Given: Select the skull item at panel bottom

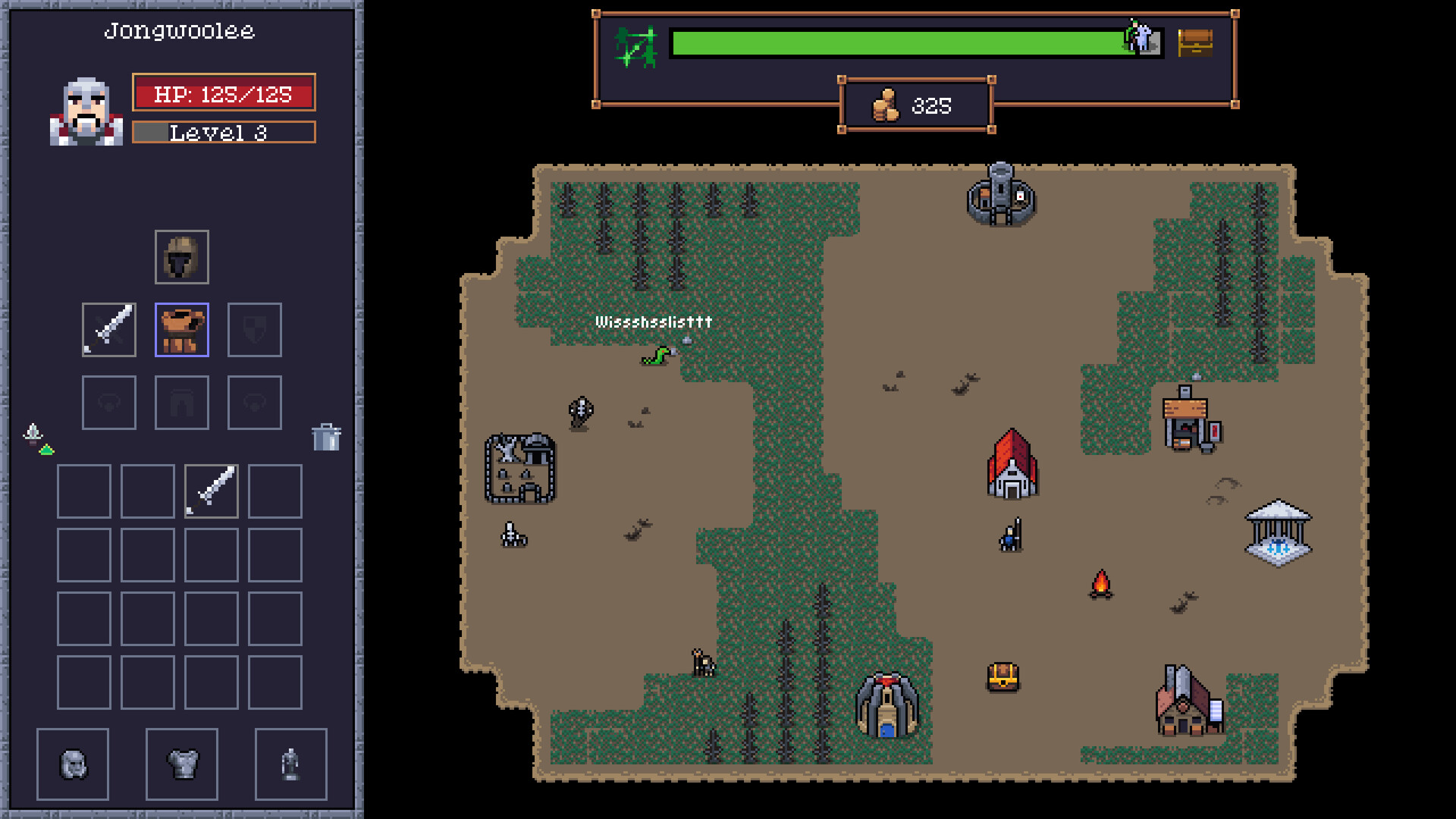Looking at the screenshot, I should [x=73, y=763].
